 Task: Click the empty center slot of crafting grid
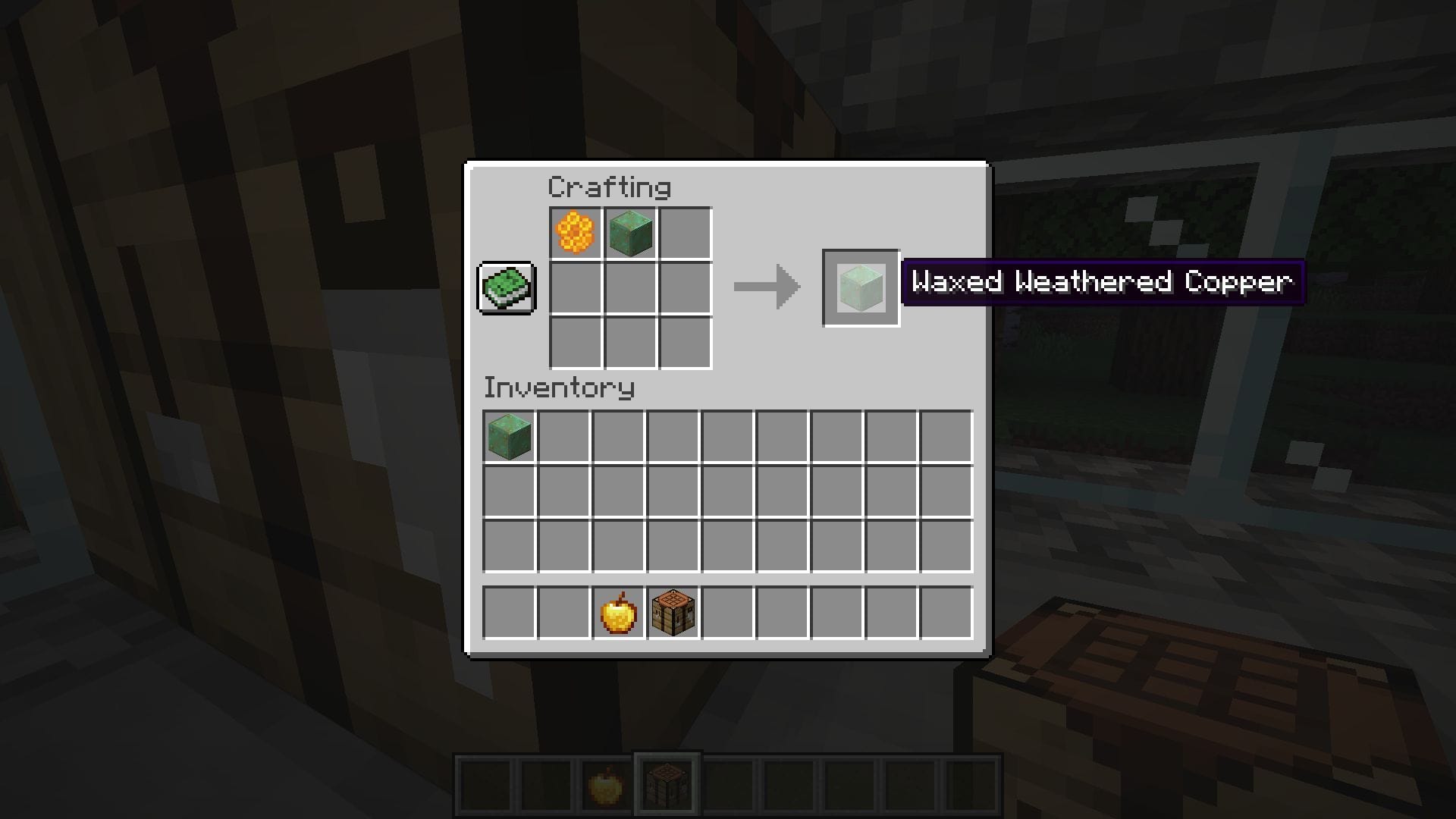tap(632, 287)
